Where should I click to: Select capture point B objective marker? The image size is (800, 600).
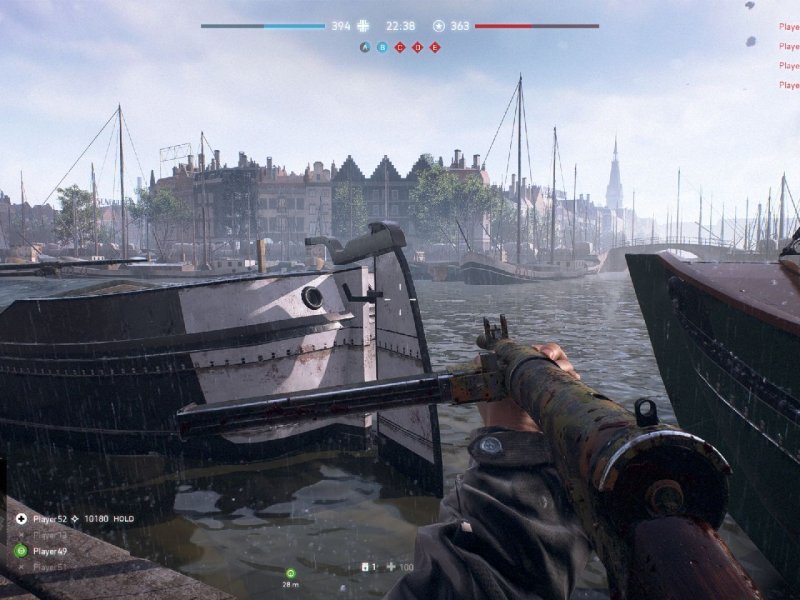click(x=382, y=47)
